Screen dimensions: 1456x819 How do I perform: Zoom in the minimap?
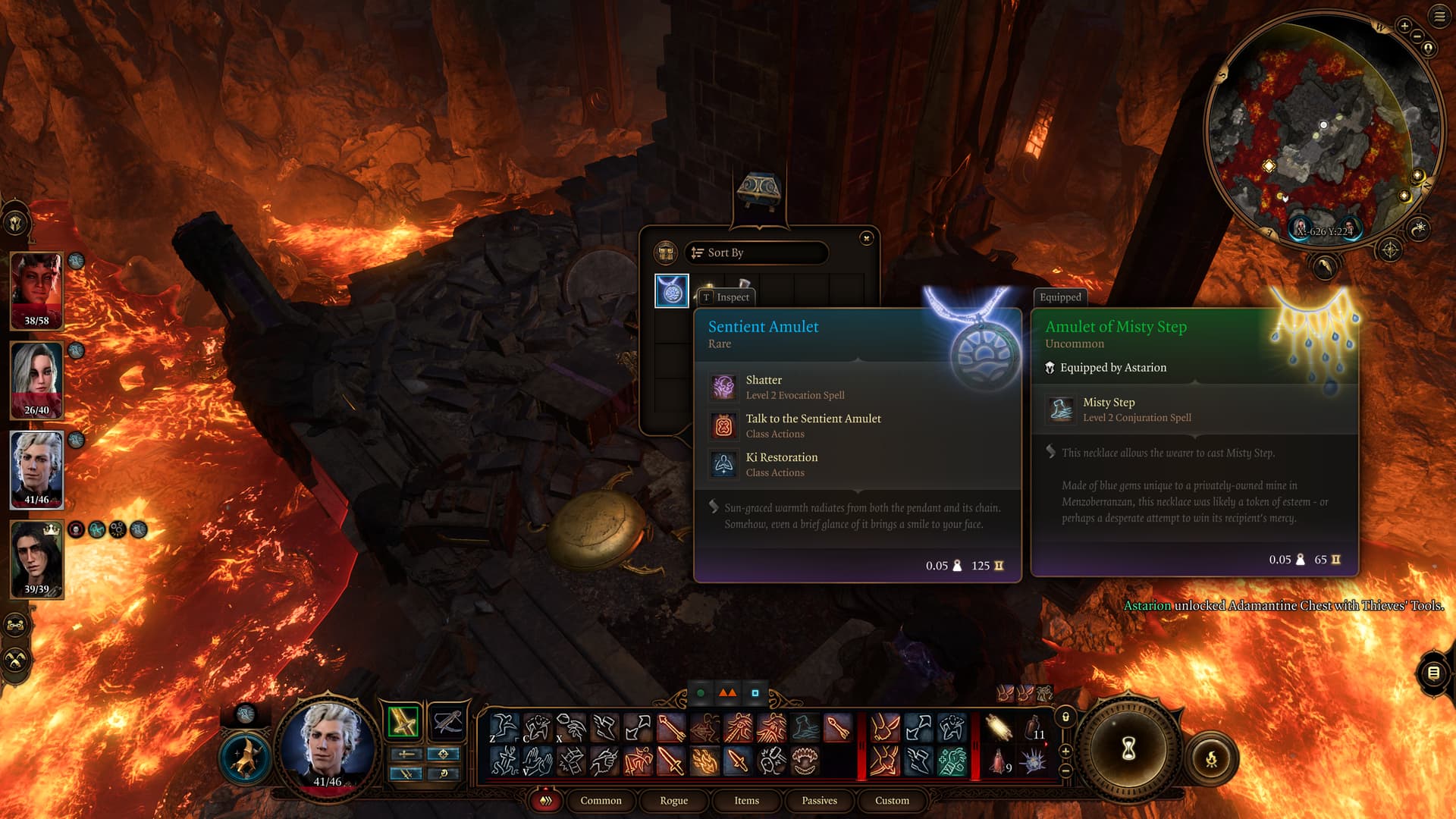coord(1404,27)
